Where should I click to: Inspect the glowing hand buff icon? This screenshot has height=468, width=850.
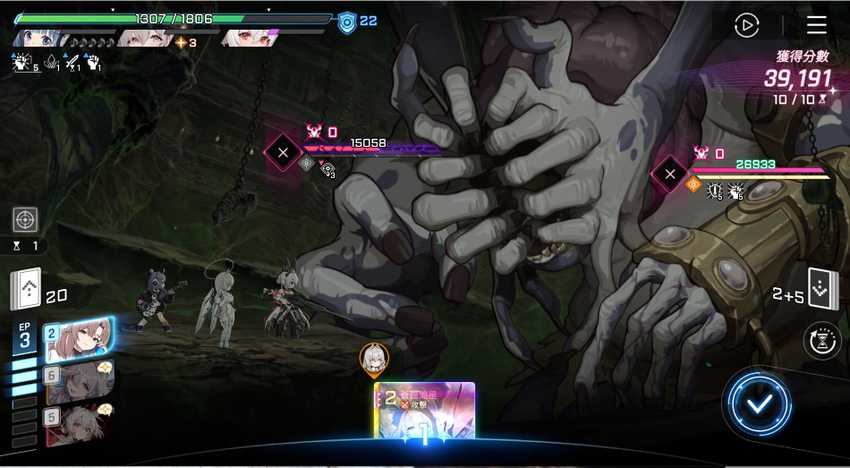tap(22, 63)
